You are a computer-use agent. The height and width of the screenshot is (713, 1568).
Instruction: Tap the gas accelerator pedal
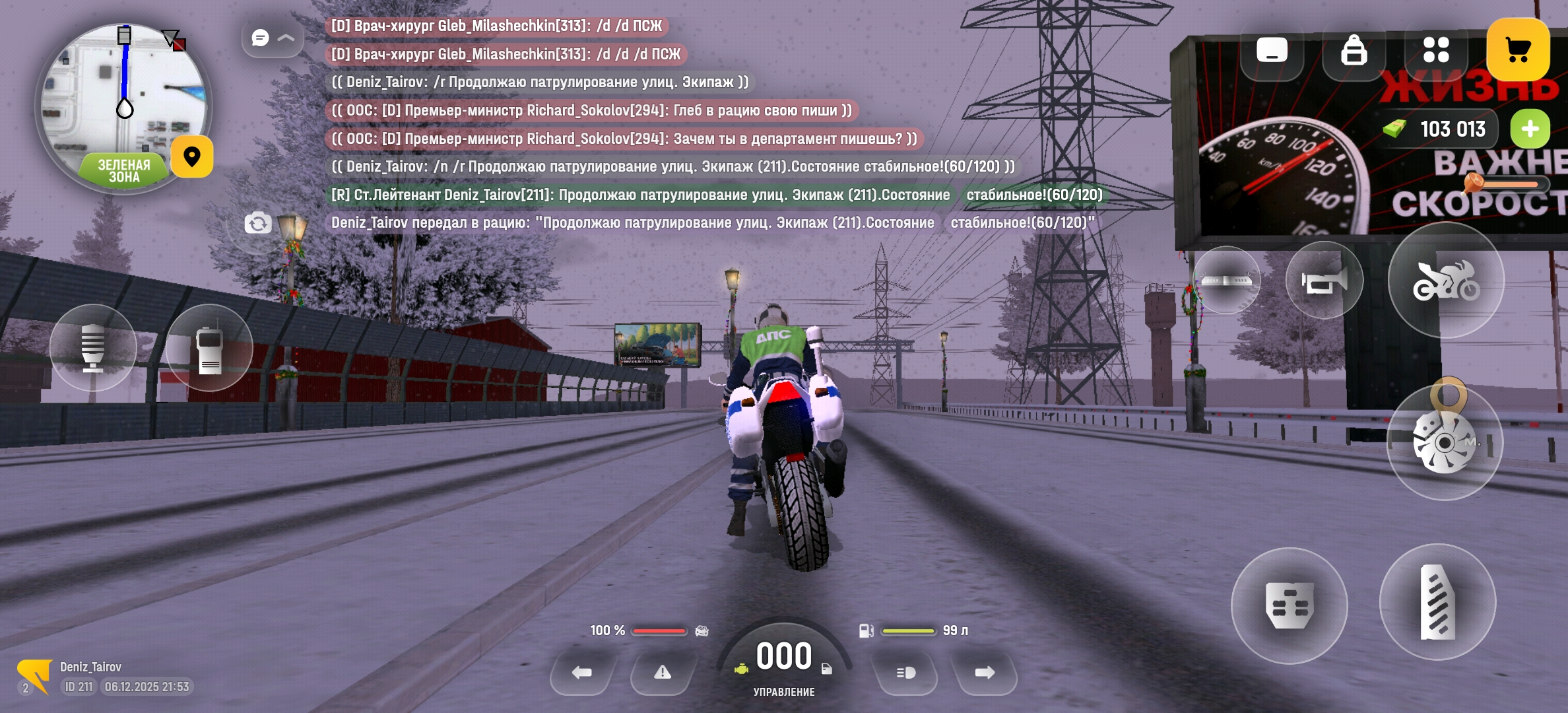(x=1437, y=602)
